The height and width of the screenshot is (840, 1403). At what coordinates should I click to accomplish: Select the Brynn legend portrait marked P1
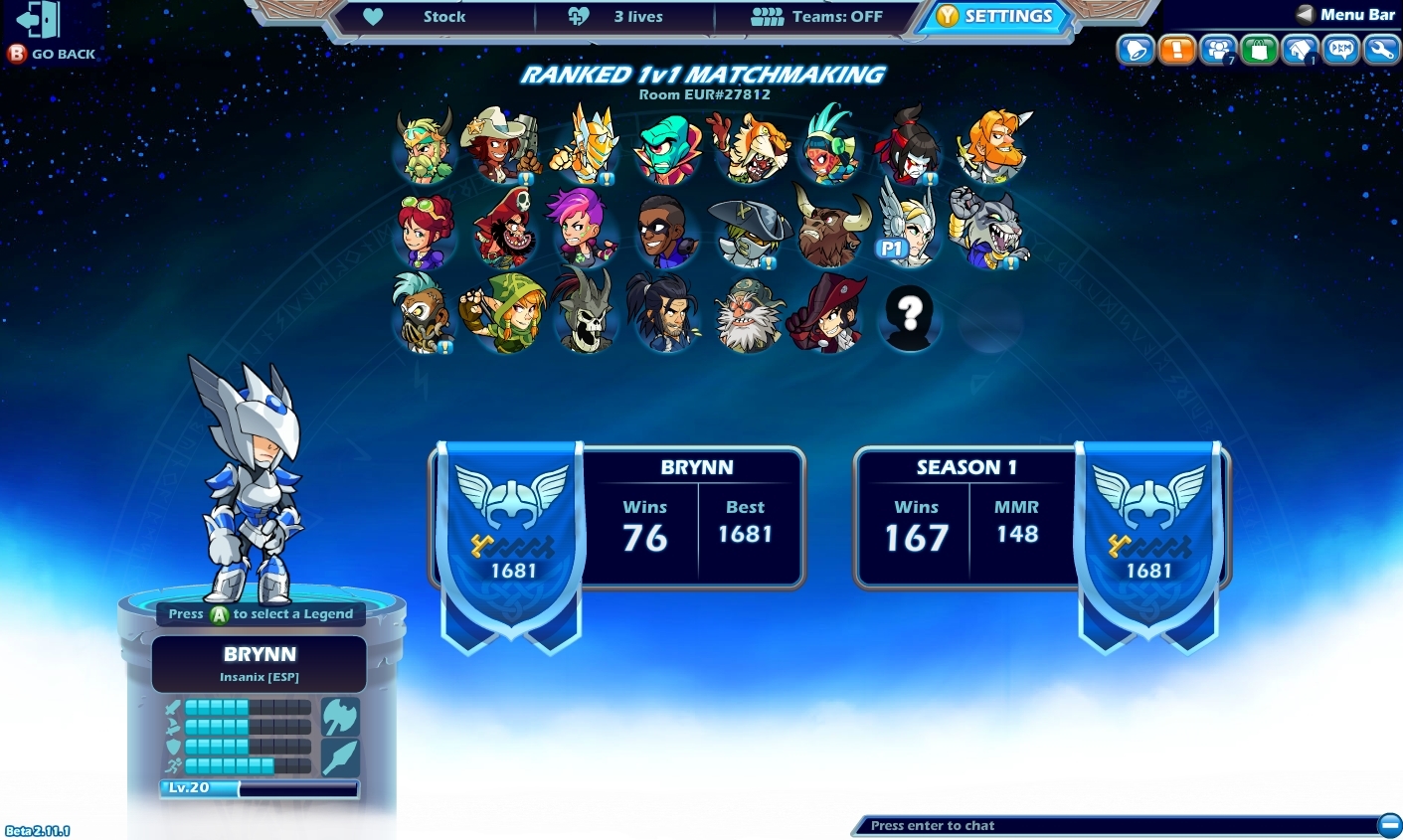pos(908,227)
